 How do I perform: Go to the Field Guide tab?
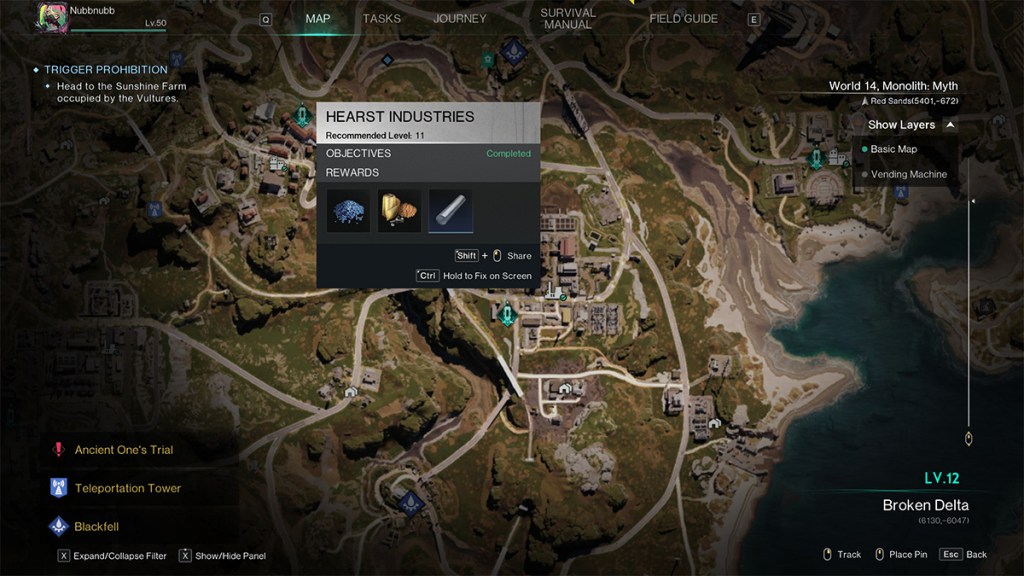(683, 19)
